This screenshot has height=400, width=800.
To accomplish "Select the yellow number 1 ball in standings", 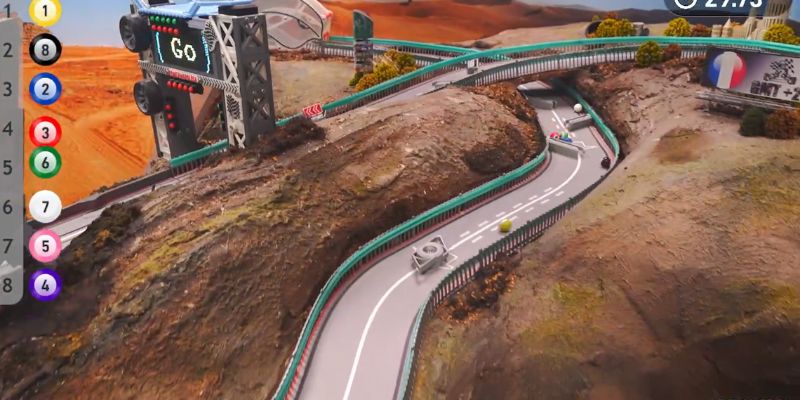I will tap(45, 11).
